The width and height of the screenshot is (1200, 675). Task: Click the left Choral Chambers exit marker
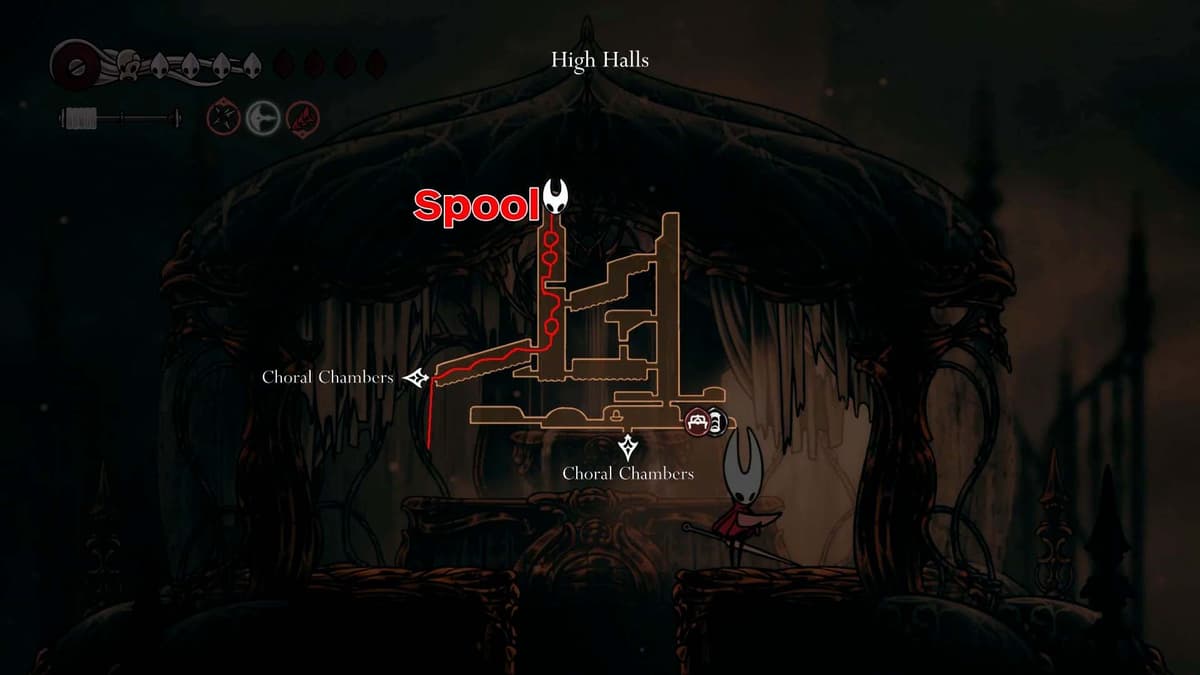[415, 378]
